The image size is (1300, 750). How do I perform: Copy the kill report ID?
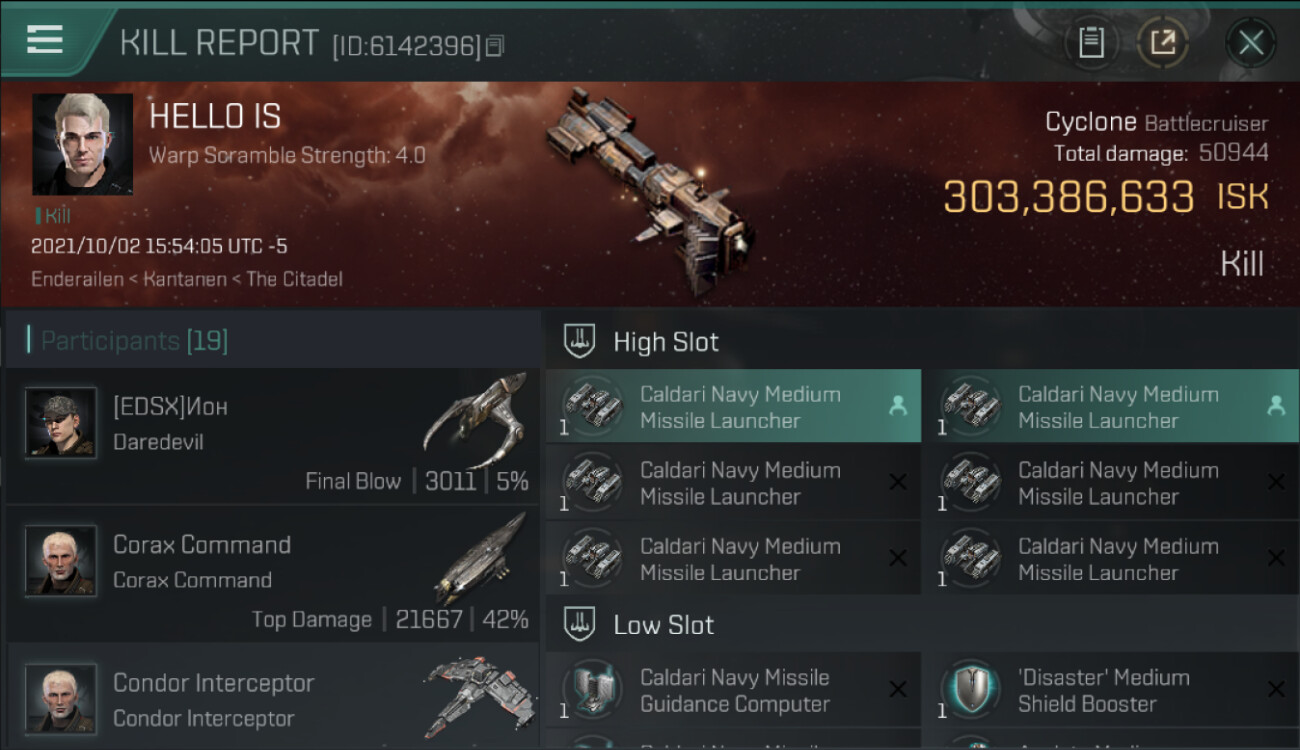[495, 46]
